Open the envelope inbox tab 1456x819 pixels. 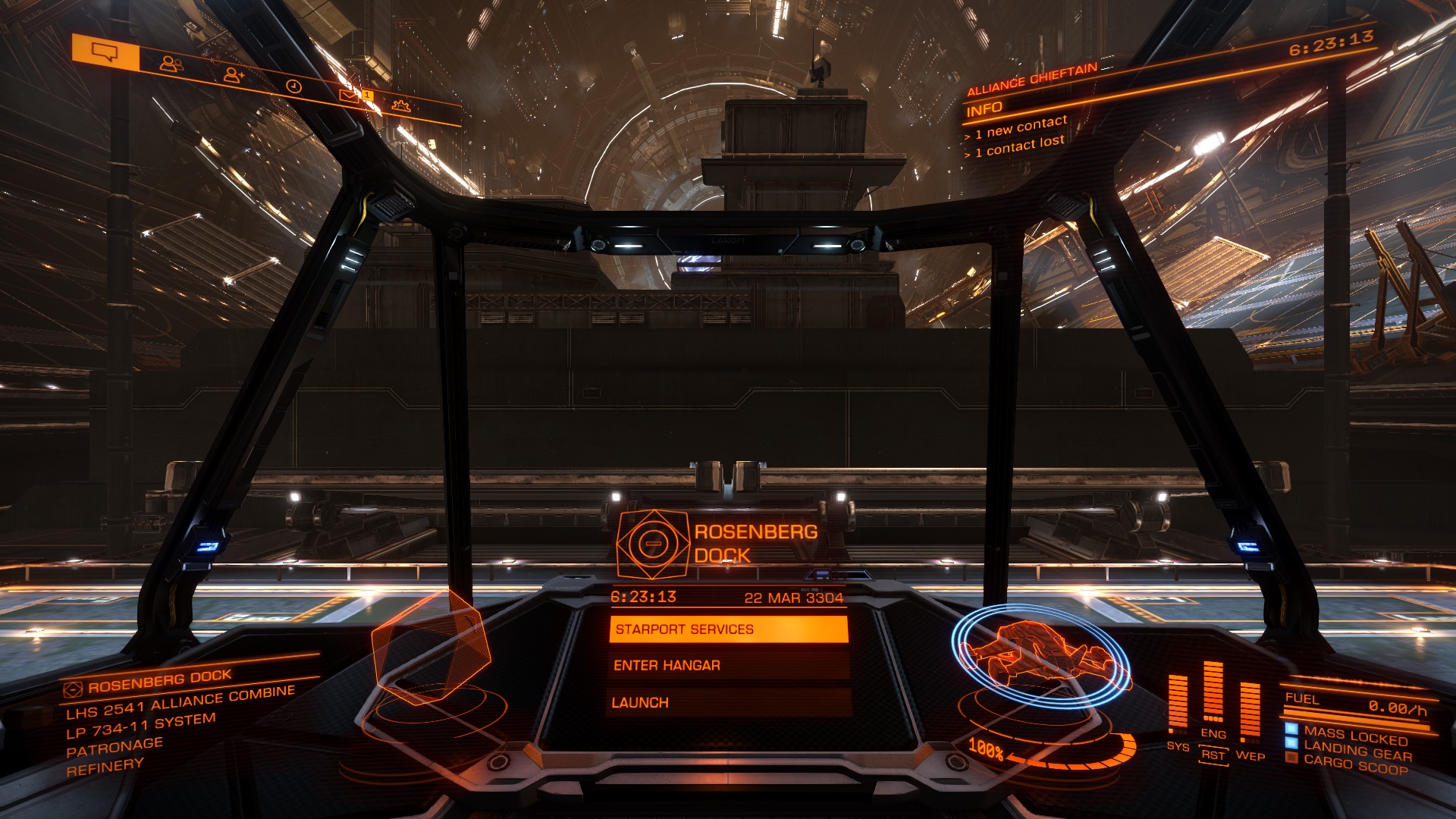click(349, 96)
